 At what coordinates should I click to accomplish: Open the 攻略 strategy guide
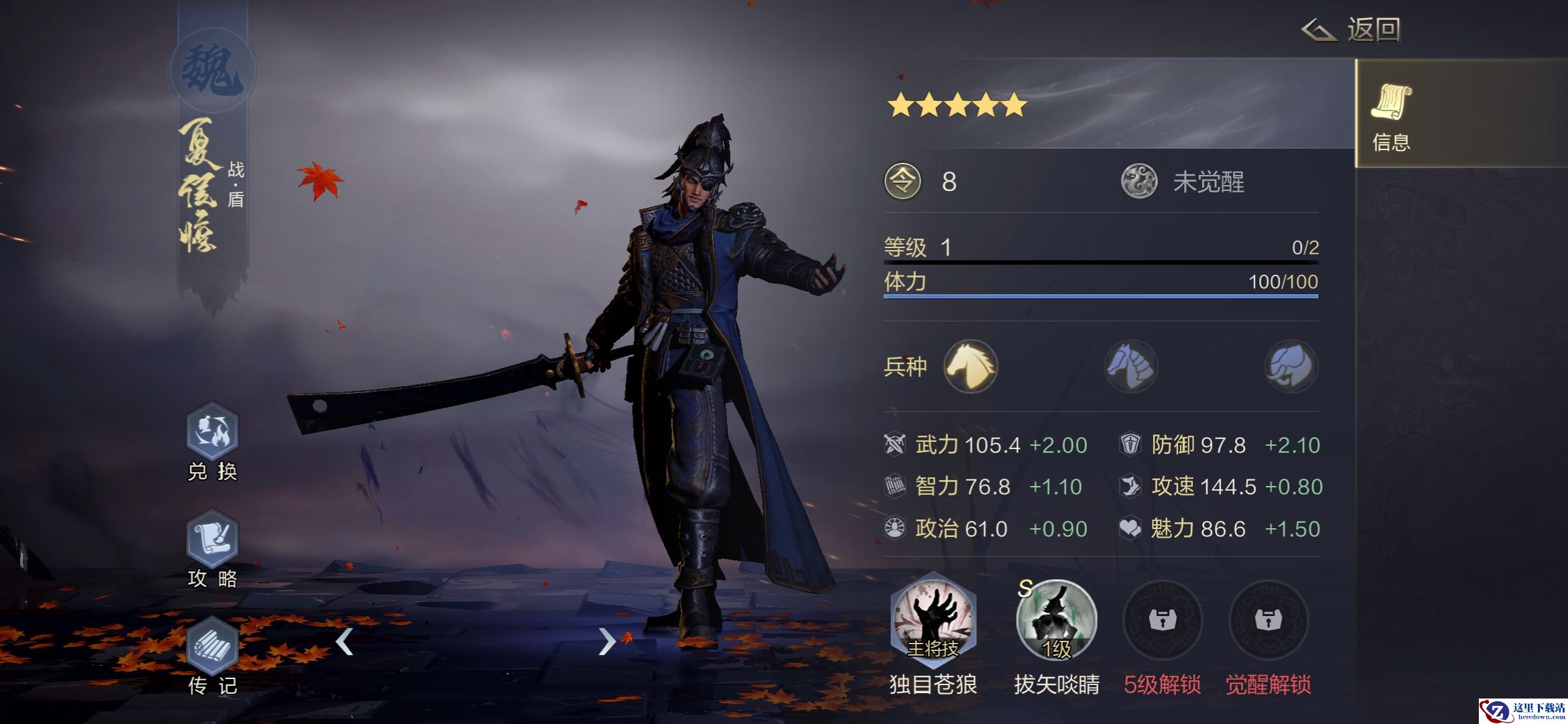click(x=212, y=540)
